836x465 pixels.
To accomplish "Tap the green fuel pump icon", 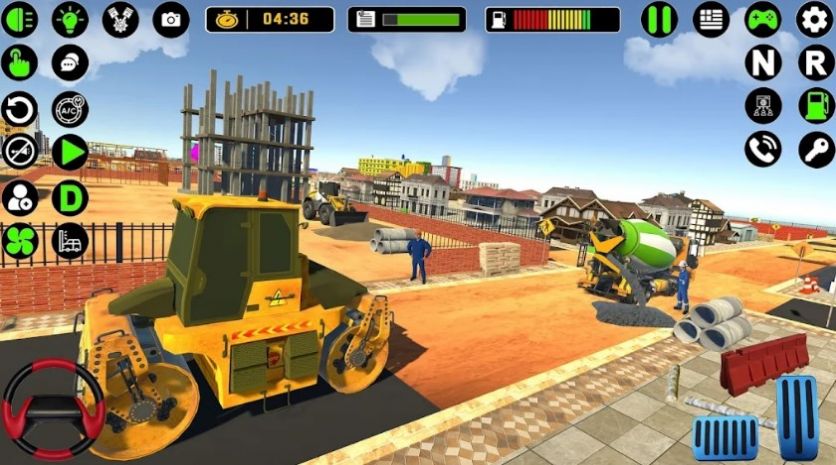I will pos(815,106).
